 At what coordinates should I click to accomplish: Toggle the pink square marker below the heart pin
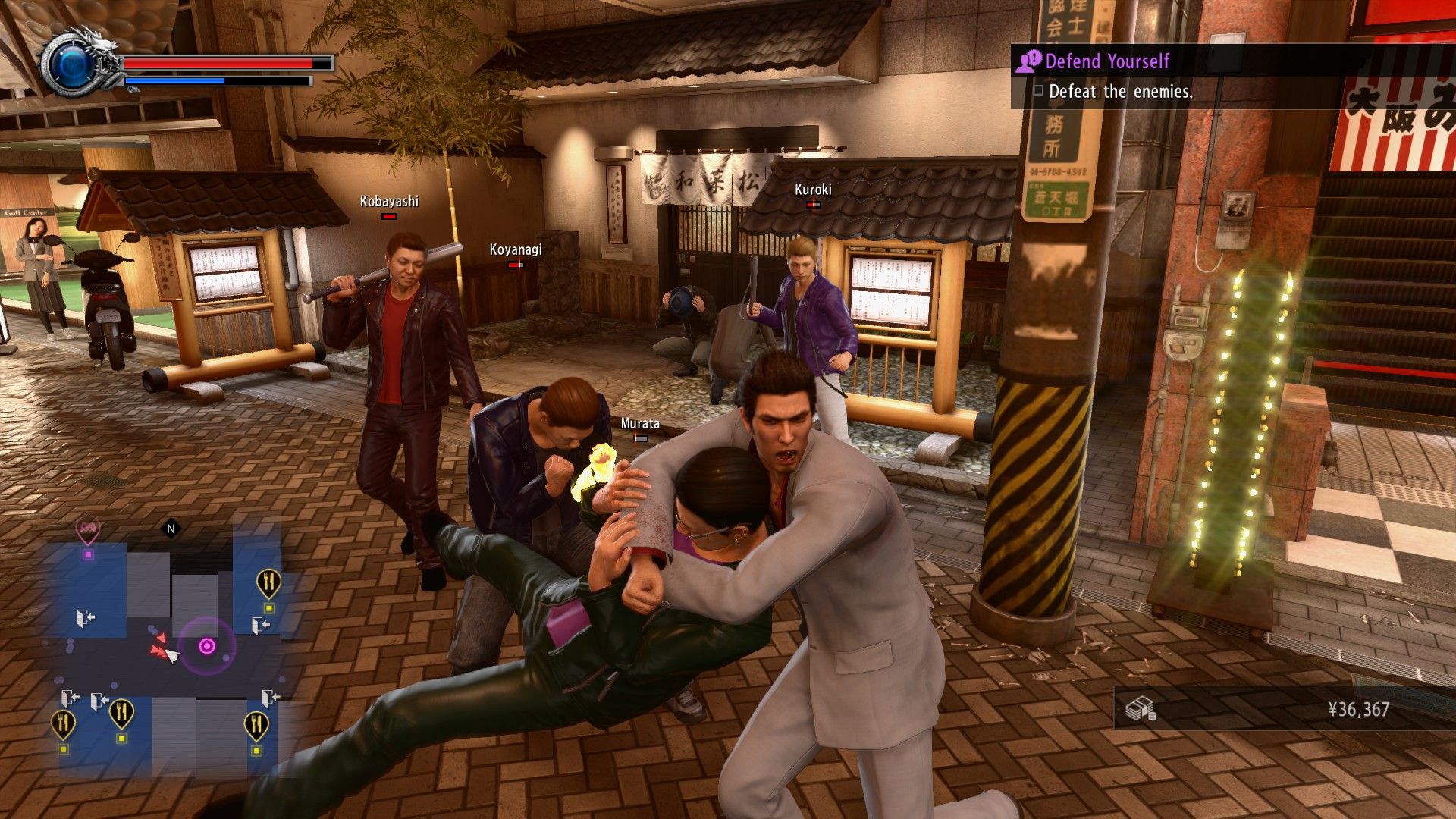coord(89,553)
